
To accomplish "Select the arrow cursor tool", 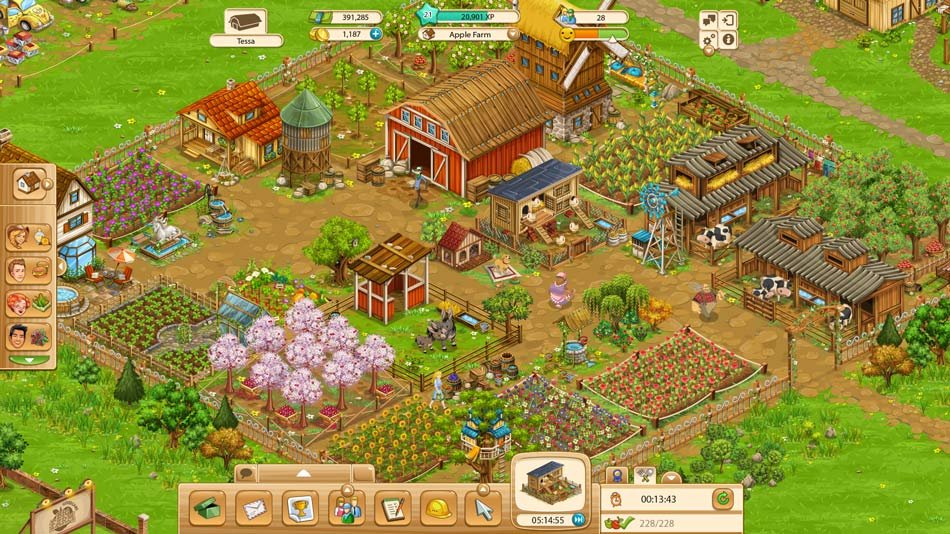I will tap(484, 508).
